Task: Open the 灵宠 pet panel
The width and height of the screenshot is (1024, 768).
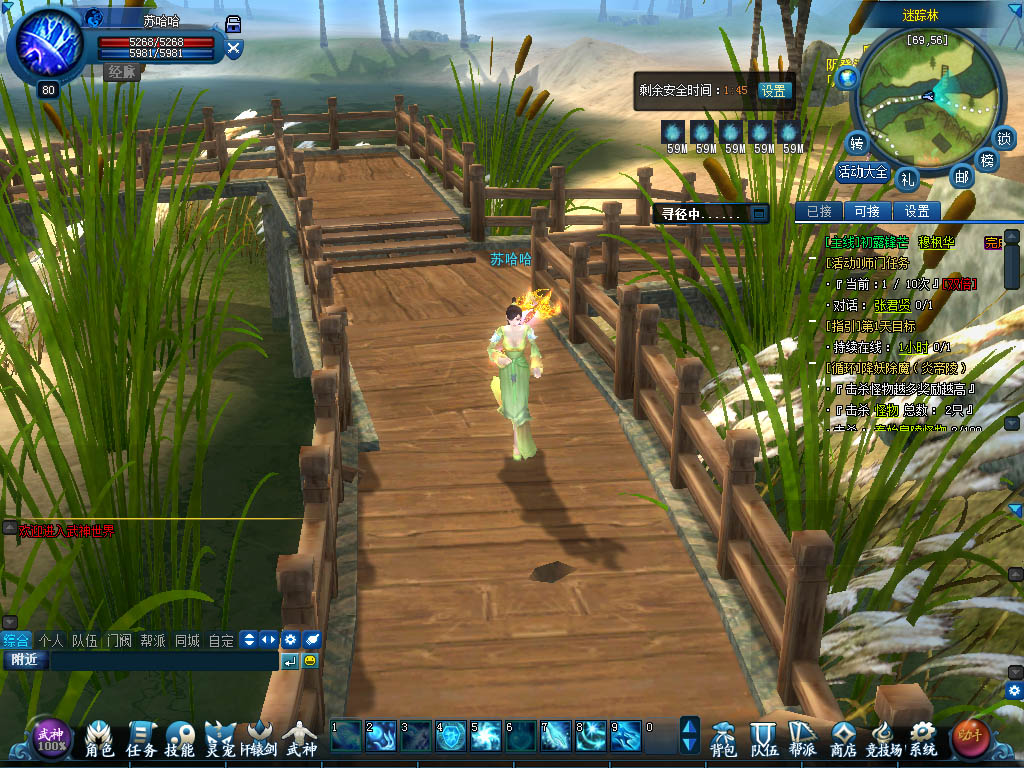Action: click(220, 738)
